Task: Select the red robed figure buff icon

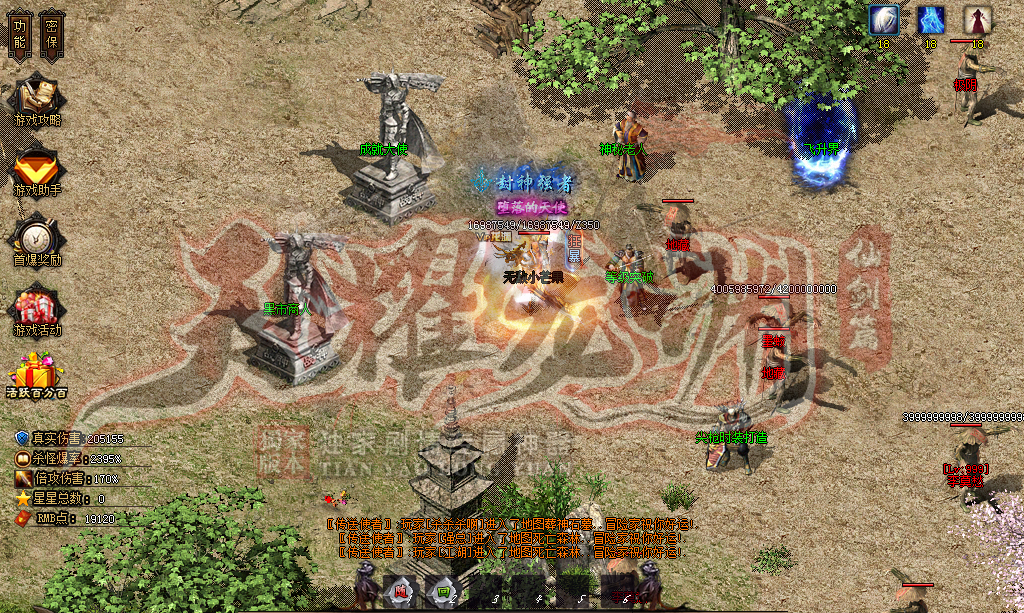Action: tap(977, 20)
